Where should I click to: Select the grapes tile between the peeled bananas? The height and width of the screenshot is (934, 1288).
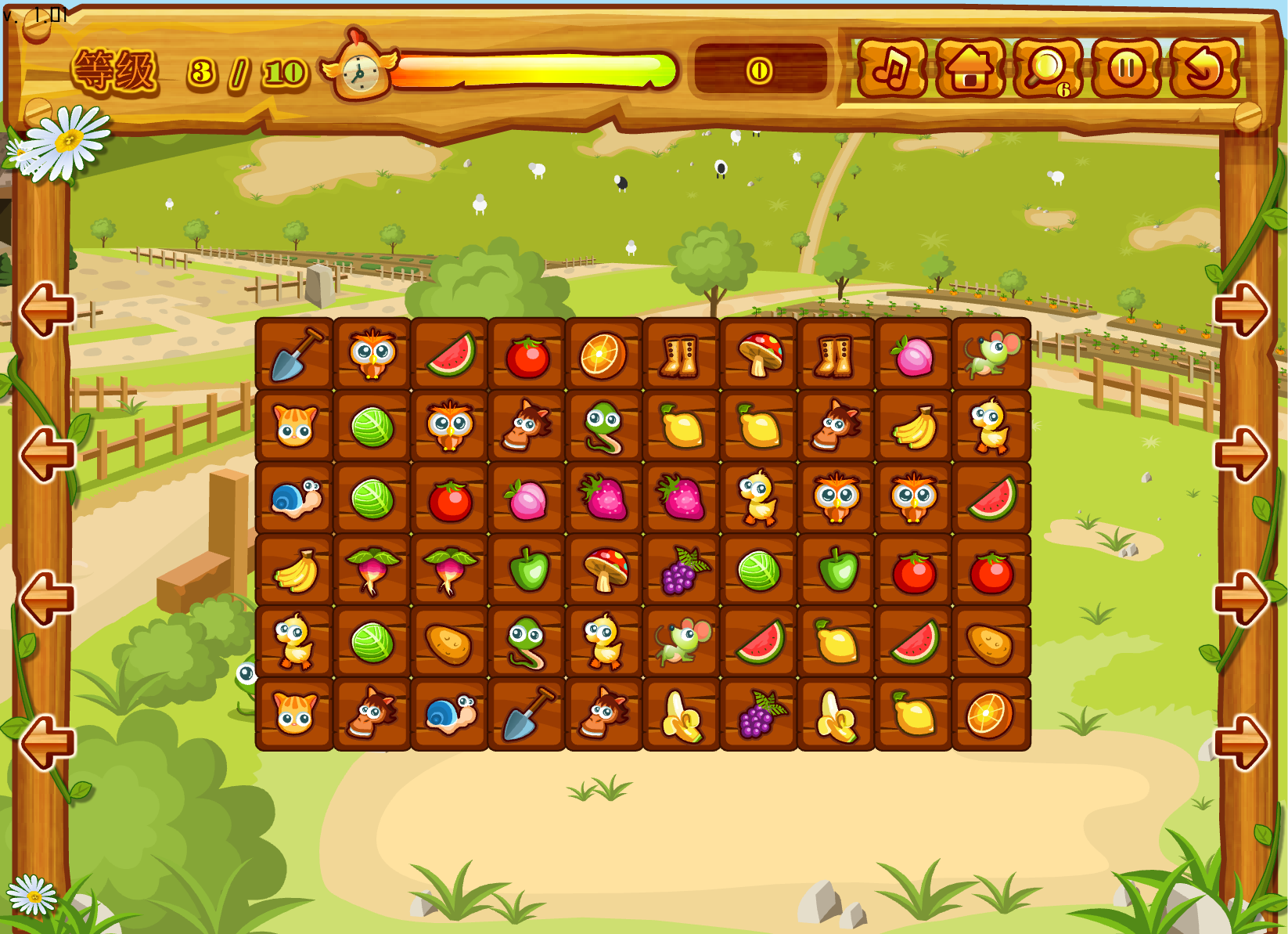tap(759, 715)
